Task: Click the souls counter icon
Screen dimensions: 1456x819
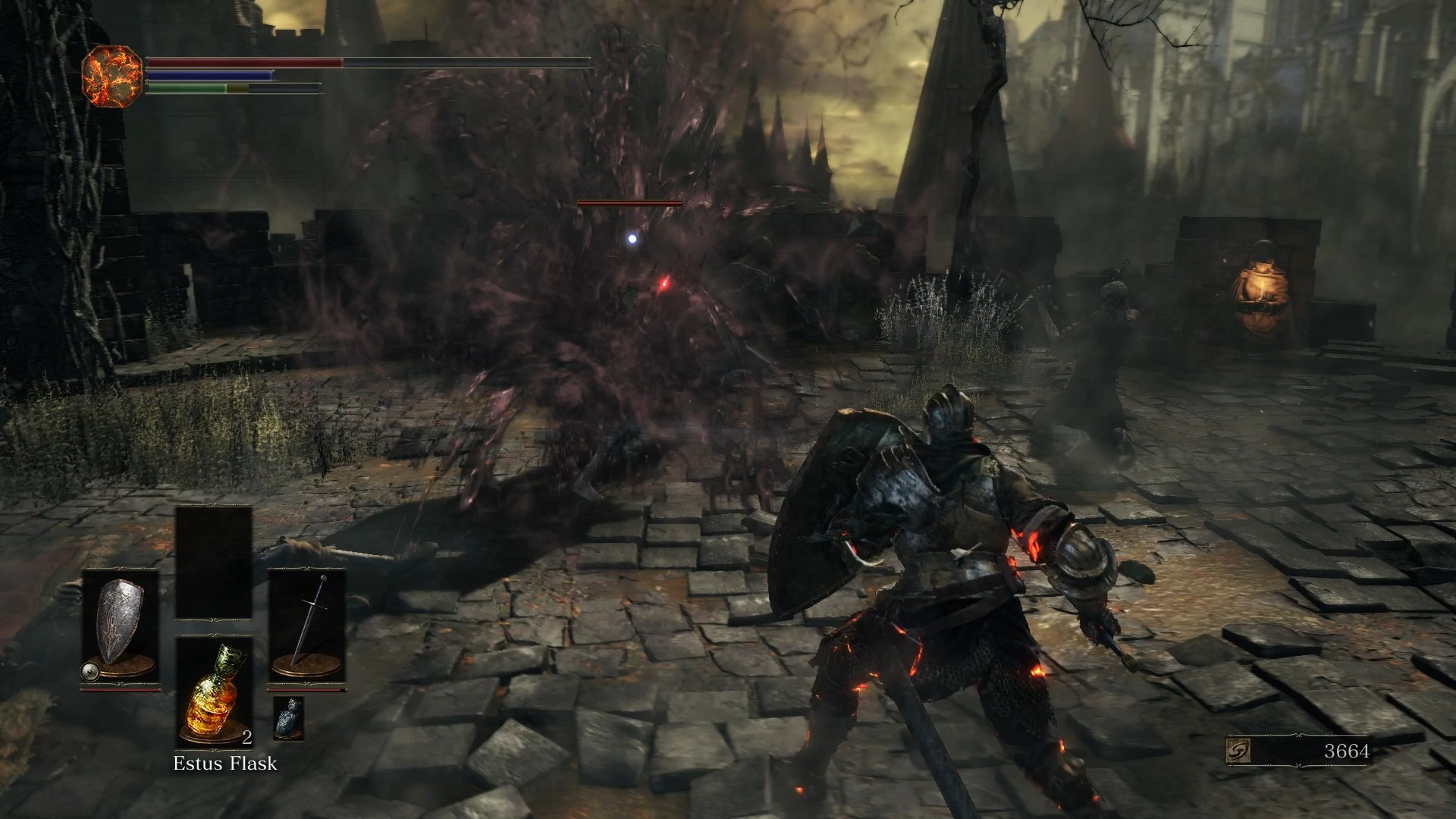Action: point(1238,751)
